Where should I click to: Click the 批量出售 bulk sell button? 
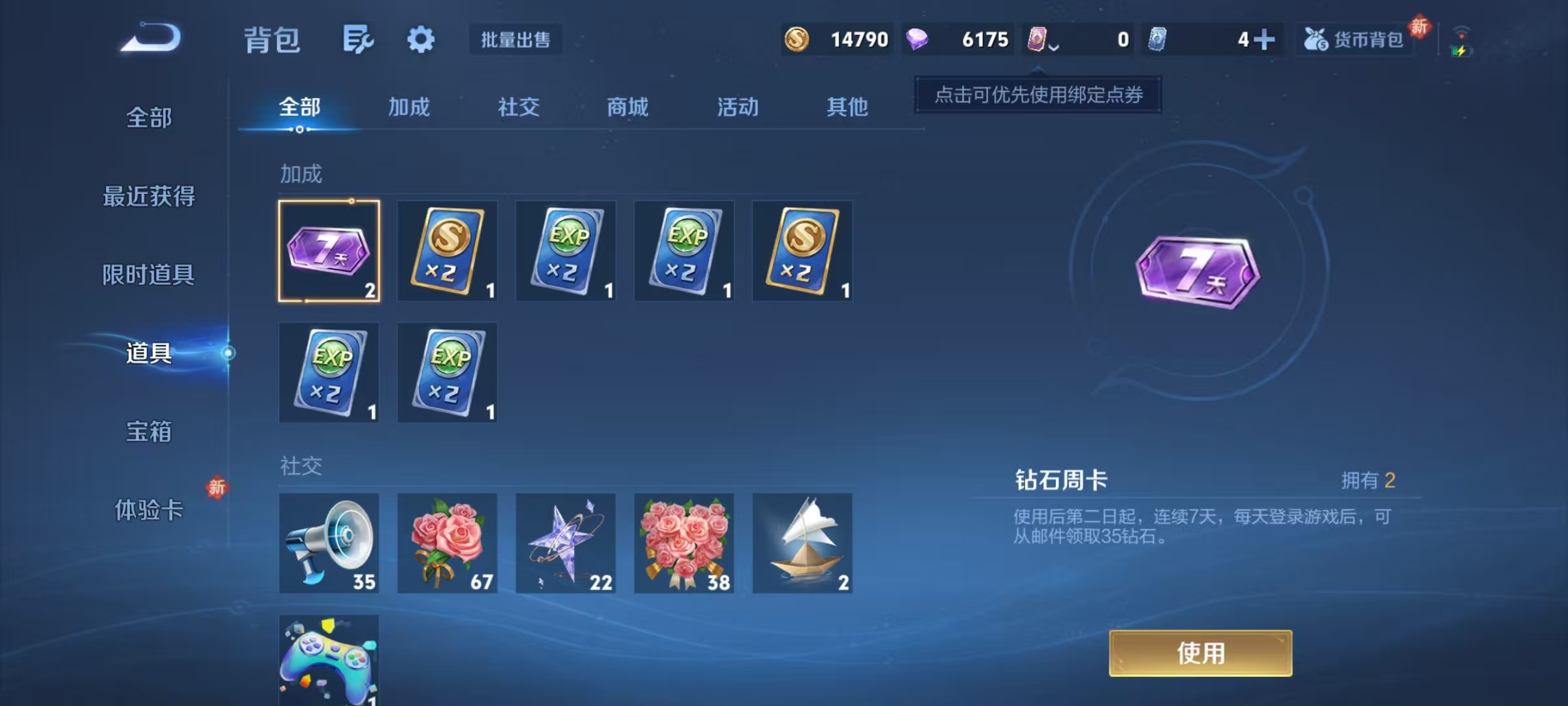pos(515,39)
